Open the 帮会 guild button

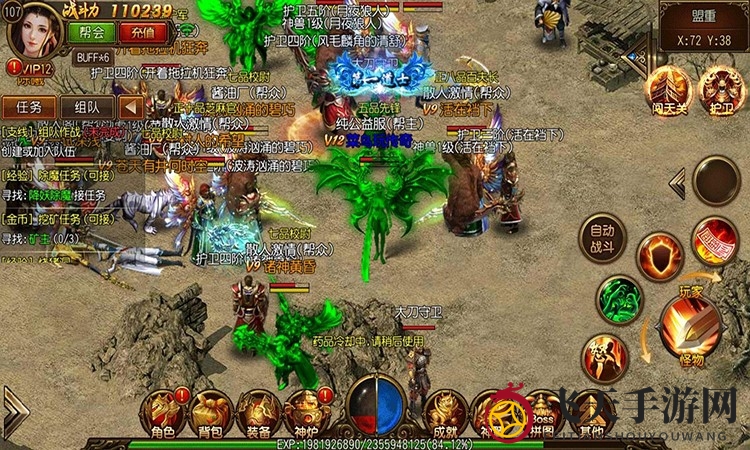pyautogui.click(x=92, y=31)
